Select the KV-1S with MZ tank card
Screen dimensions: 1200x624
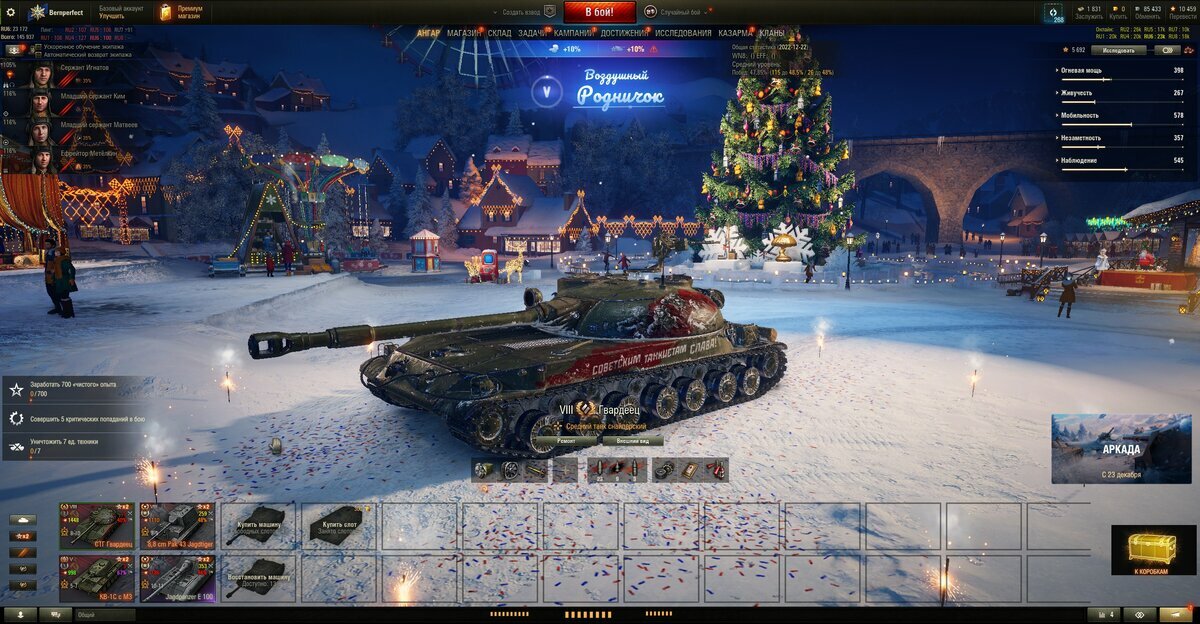(x=96, y=579)
